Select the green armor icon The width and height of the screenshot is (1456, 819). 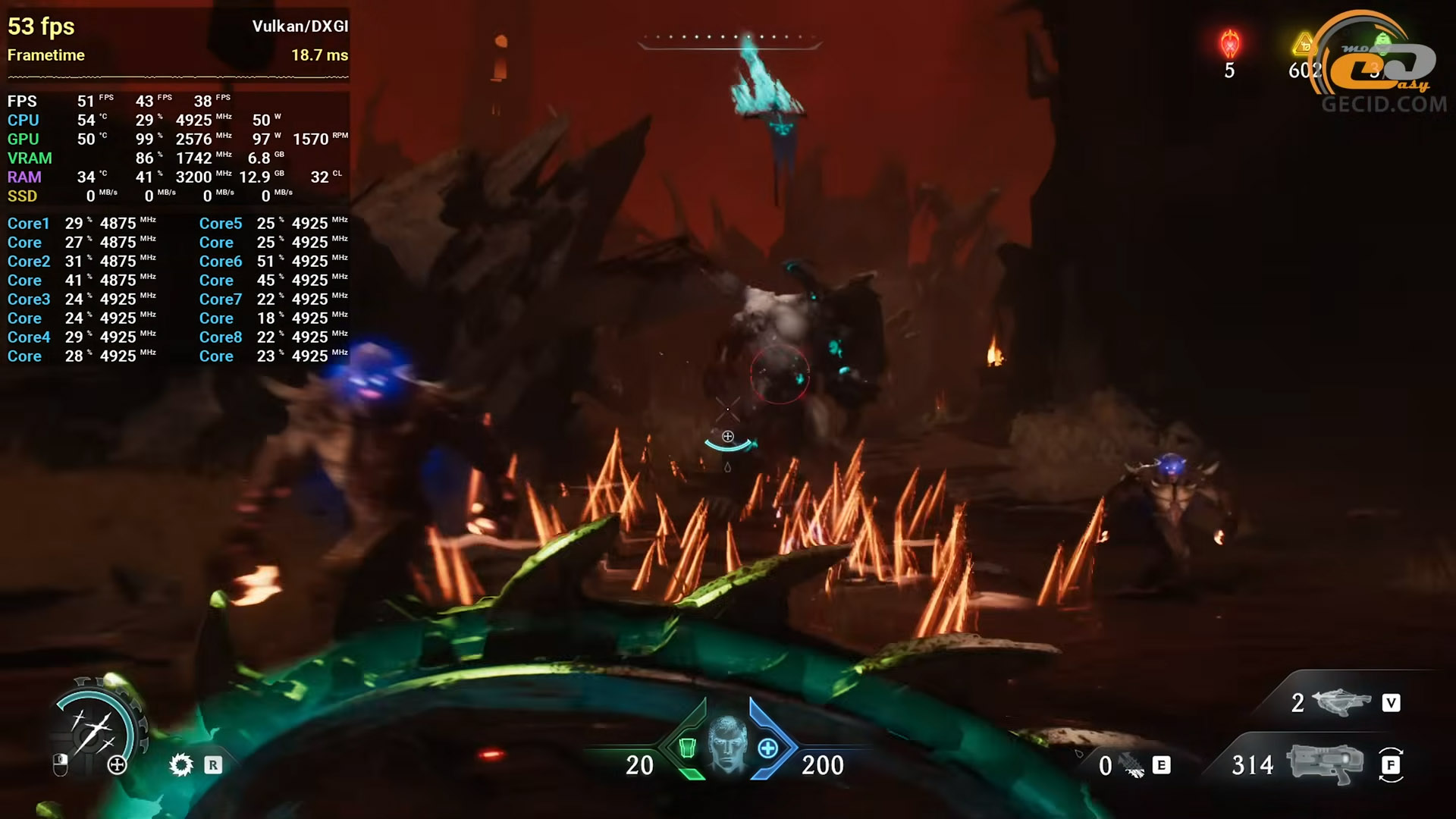tap(687, 748)
